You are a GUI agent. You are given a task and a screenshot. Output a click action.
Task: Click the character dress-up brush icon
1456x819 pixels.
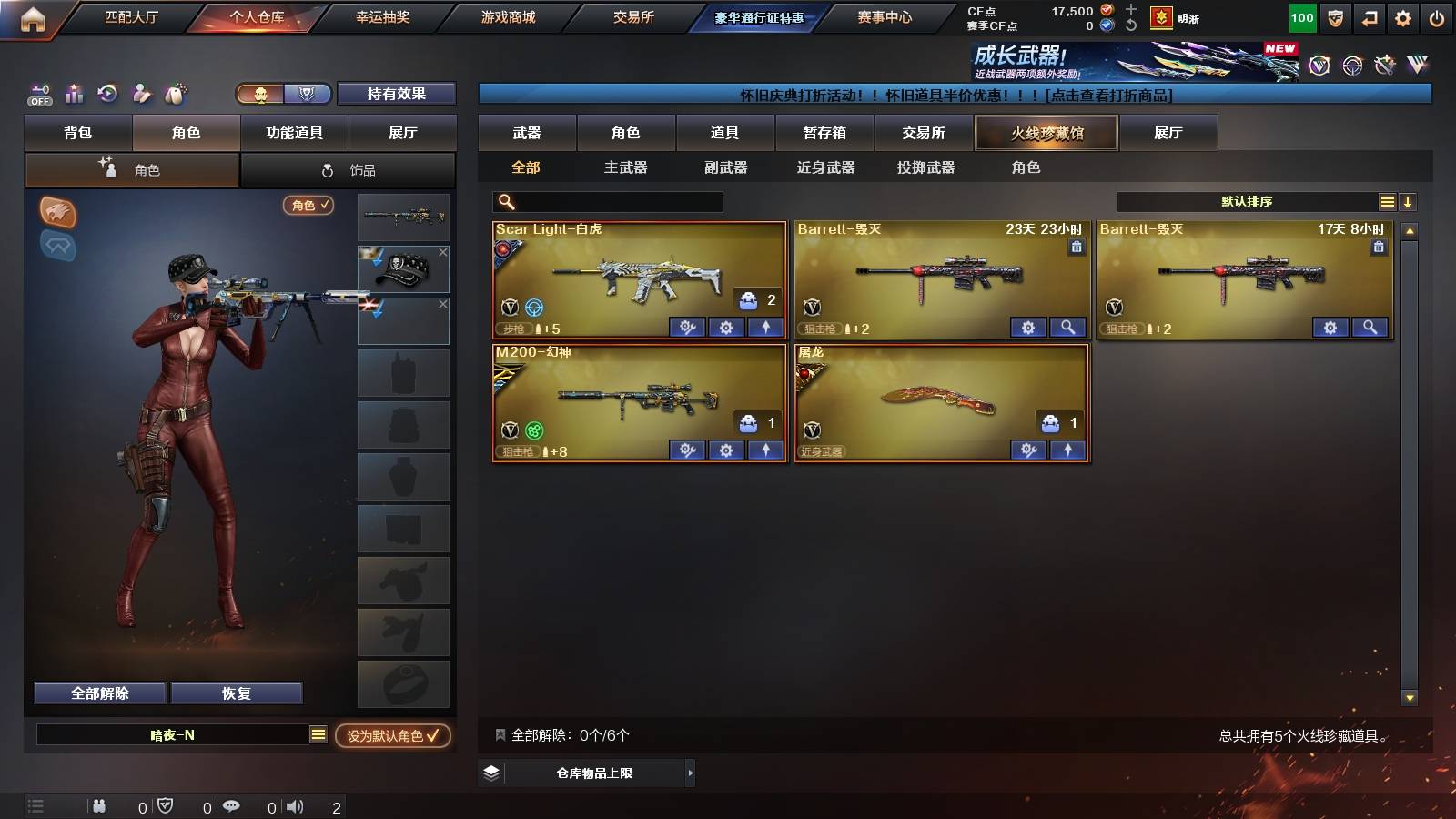[143, 93]
